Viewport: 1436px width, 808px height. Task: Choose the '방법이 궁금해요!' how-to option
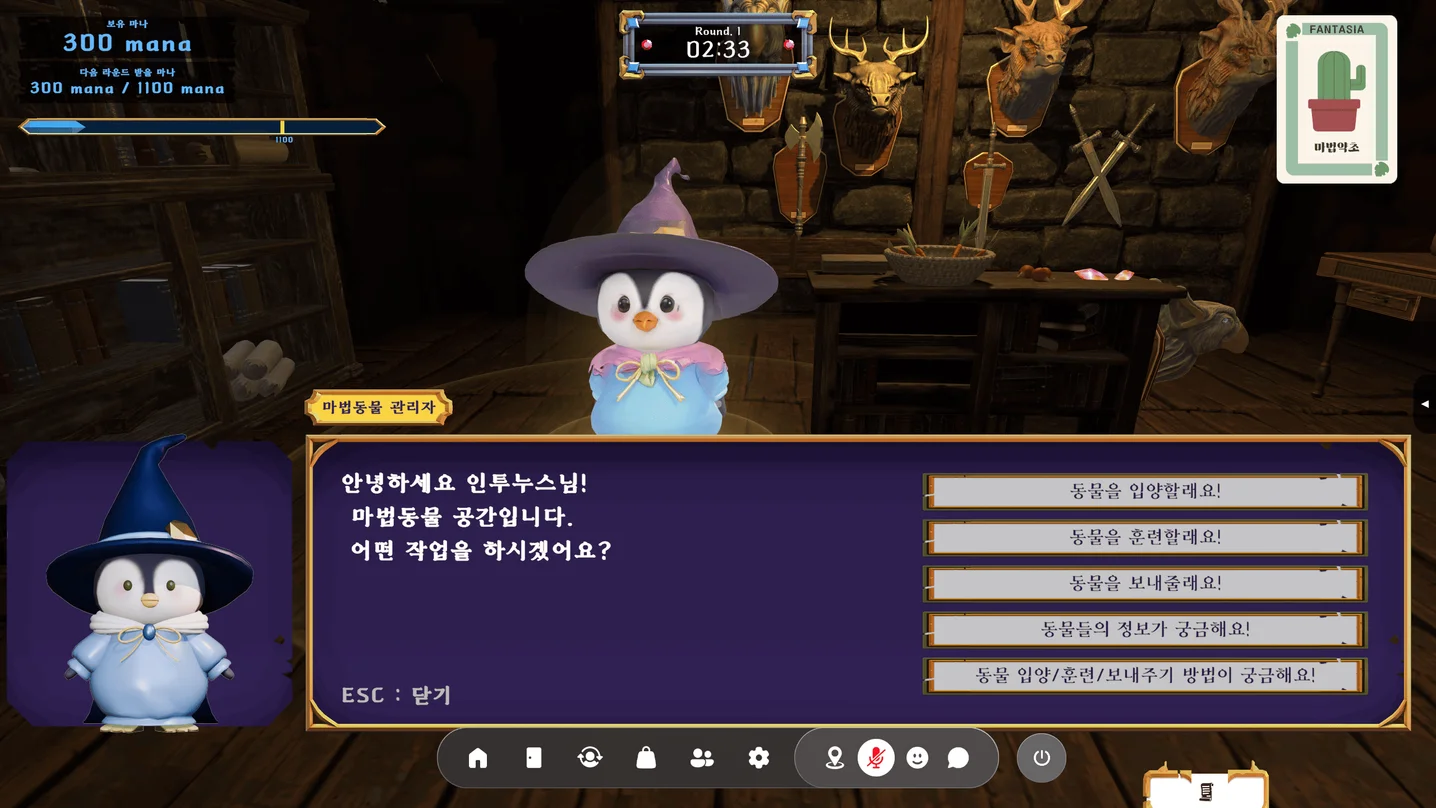pos(1145,675)
